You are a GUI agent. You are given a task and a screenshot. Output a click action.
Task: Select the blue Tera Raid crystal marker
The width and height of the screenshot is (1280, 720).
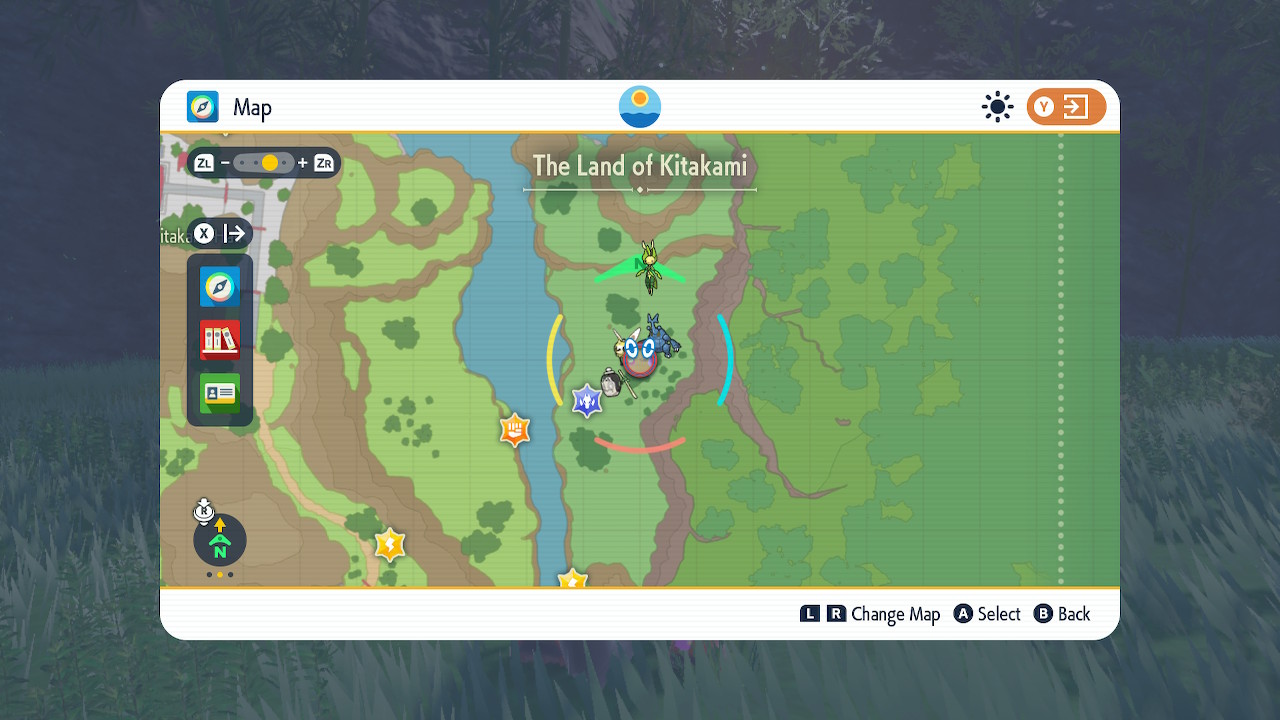click(x=587, y=400)
